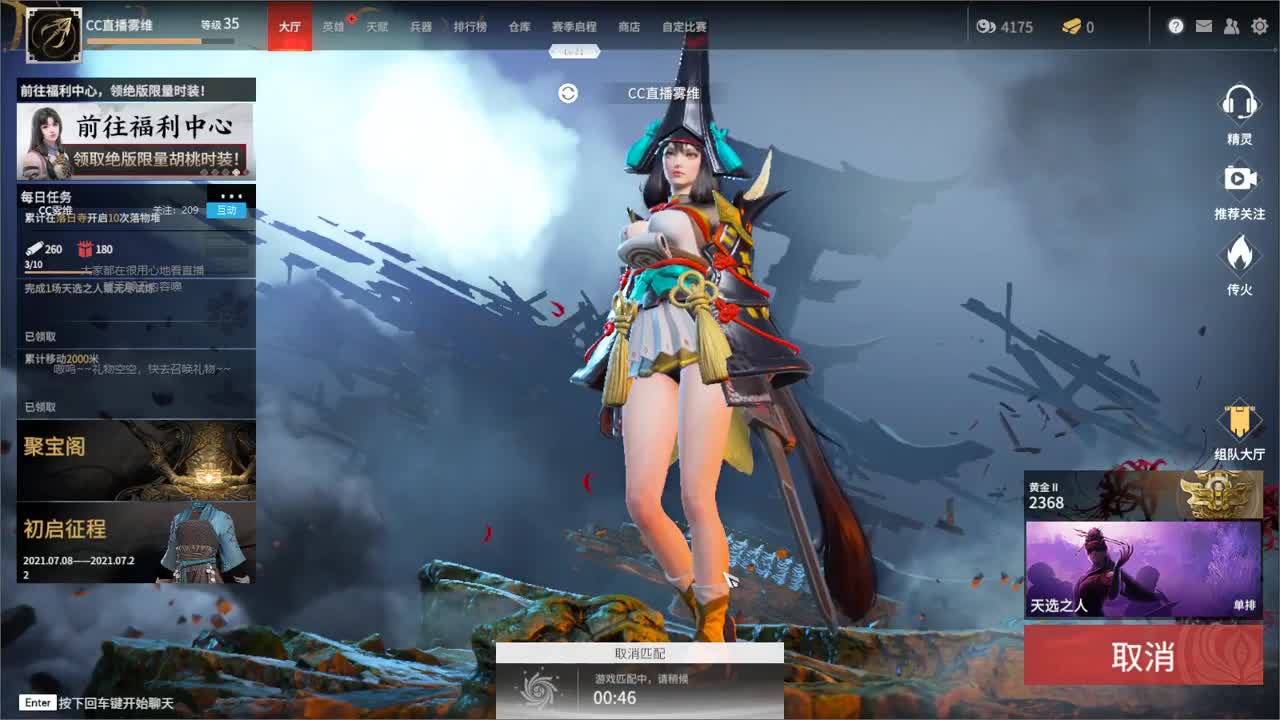Open the 商店 menu item
The height and width of the screenshot is (720, 1280).
[x=628, y=27]
